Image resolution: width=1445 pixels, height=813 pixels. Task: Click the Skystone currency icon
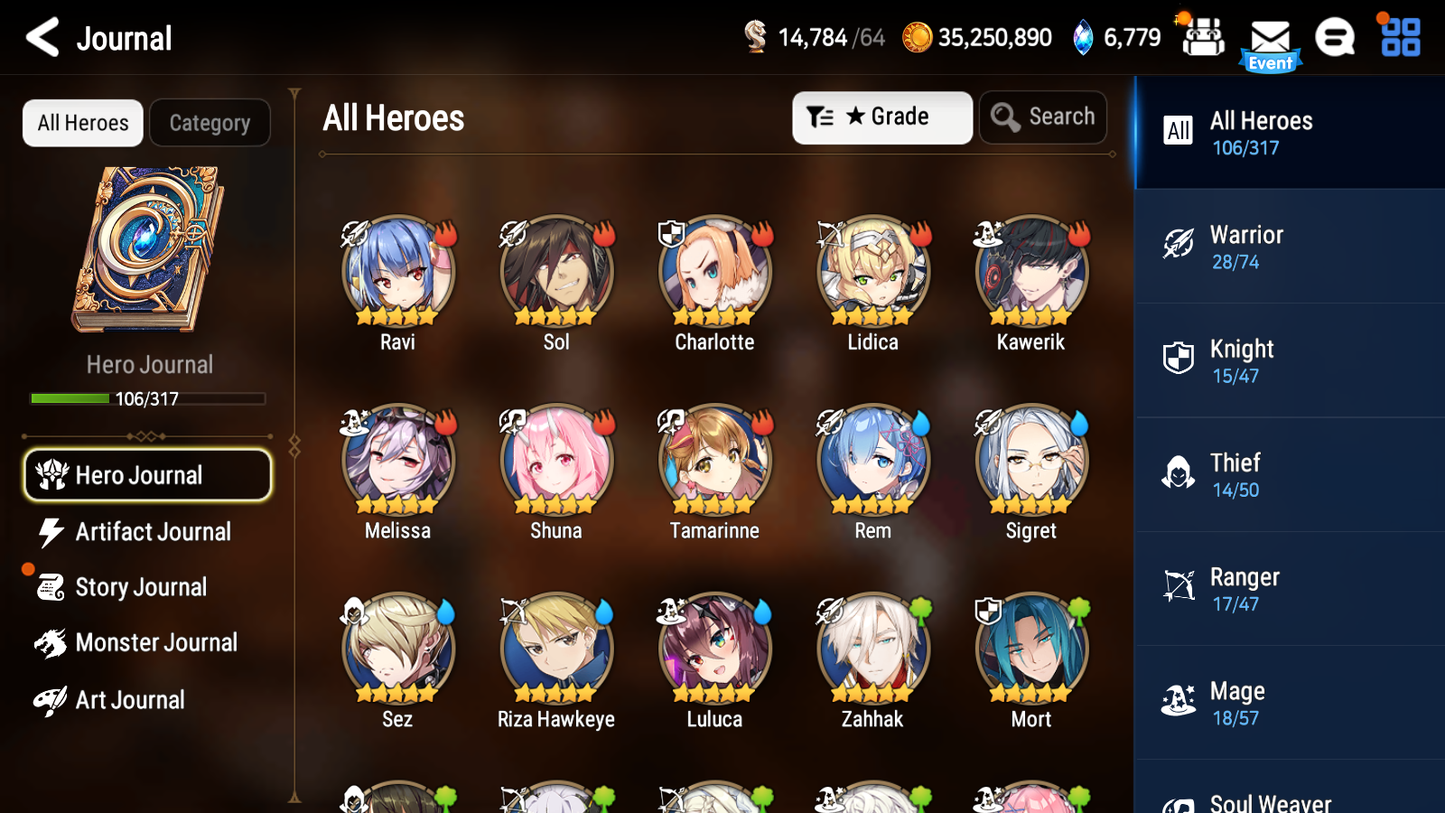point(1085,36)
